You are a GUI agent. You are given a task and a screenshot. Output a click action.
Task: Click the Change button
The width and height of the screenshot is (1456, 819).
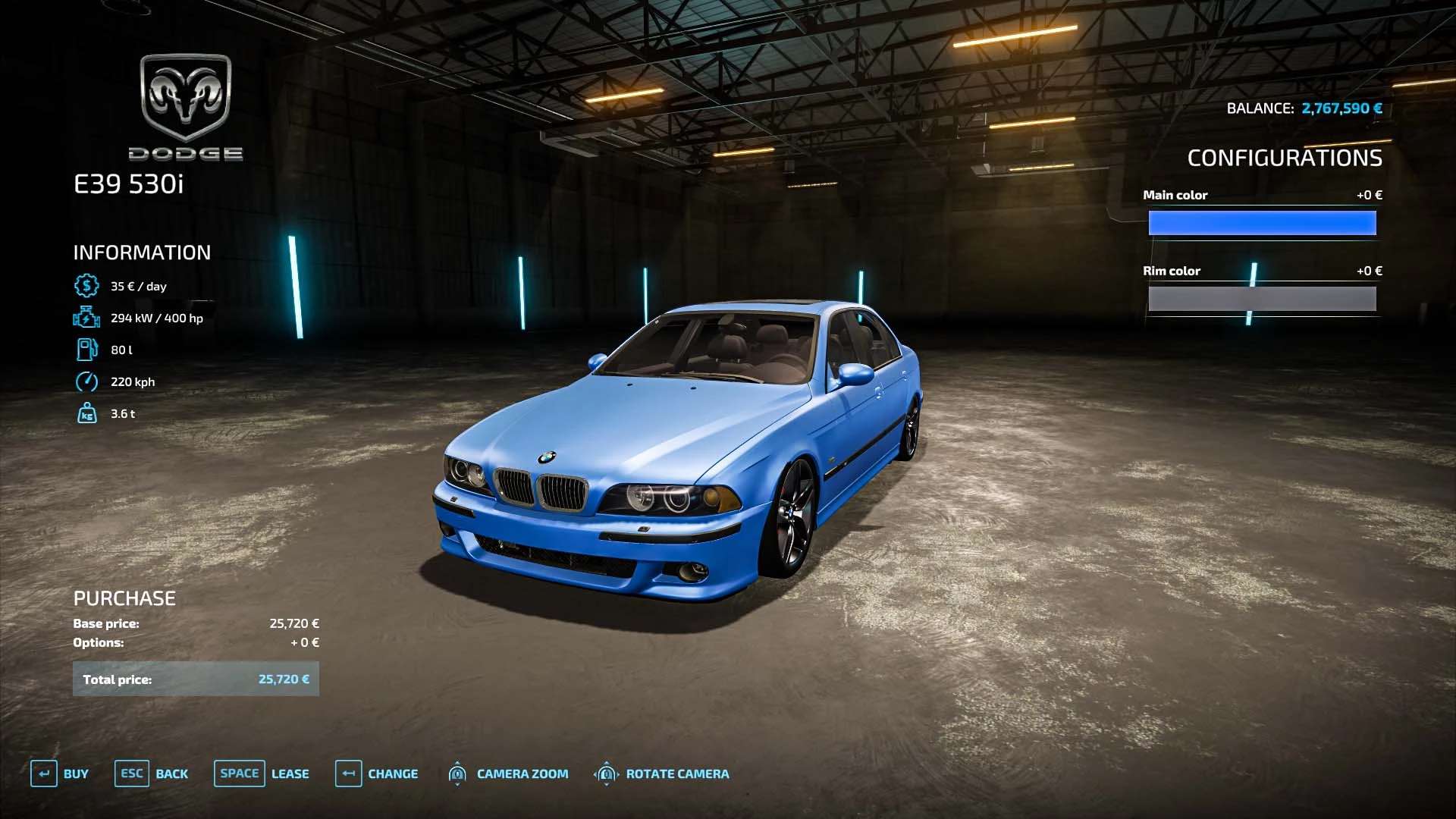(x=377, y=773)
